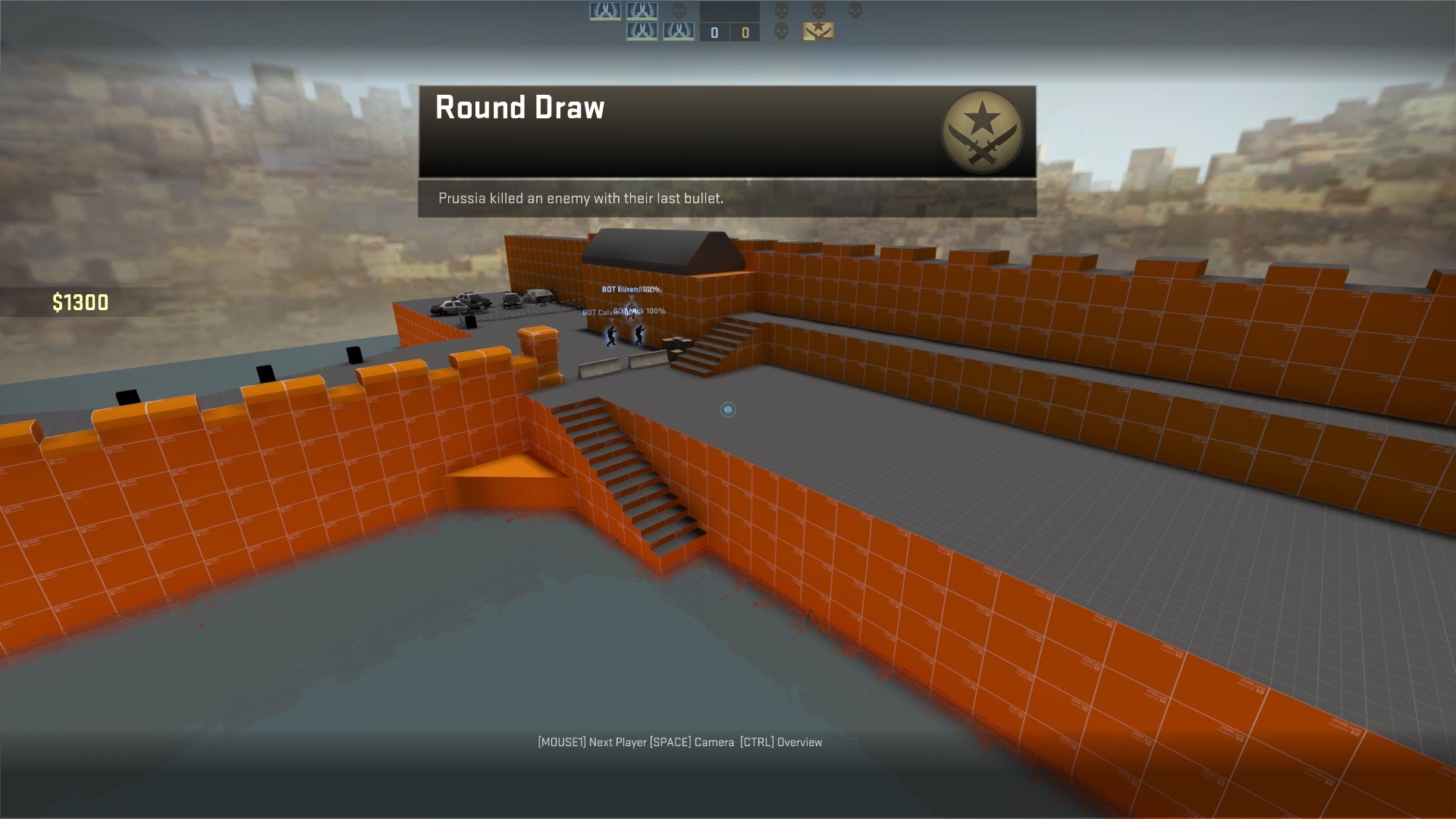1456x819 pixels.
Task: Click the gold round-win medal in the scoreboard
Action: tap(818, 32)
